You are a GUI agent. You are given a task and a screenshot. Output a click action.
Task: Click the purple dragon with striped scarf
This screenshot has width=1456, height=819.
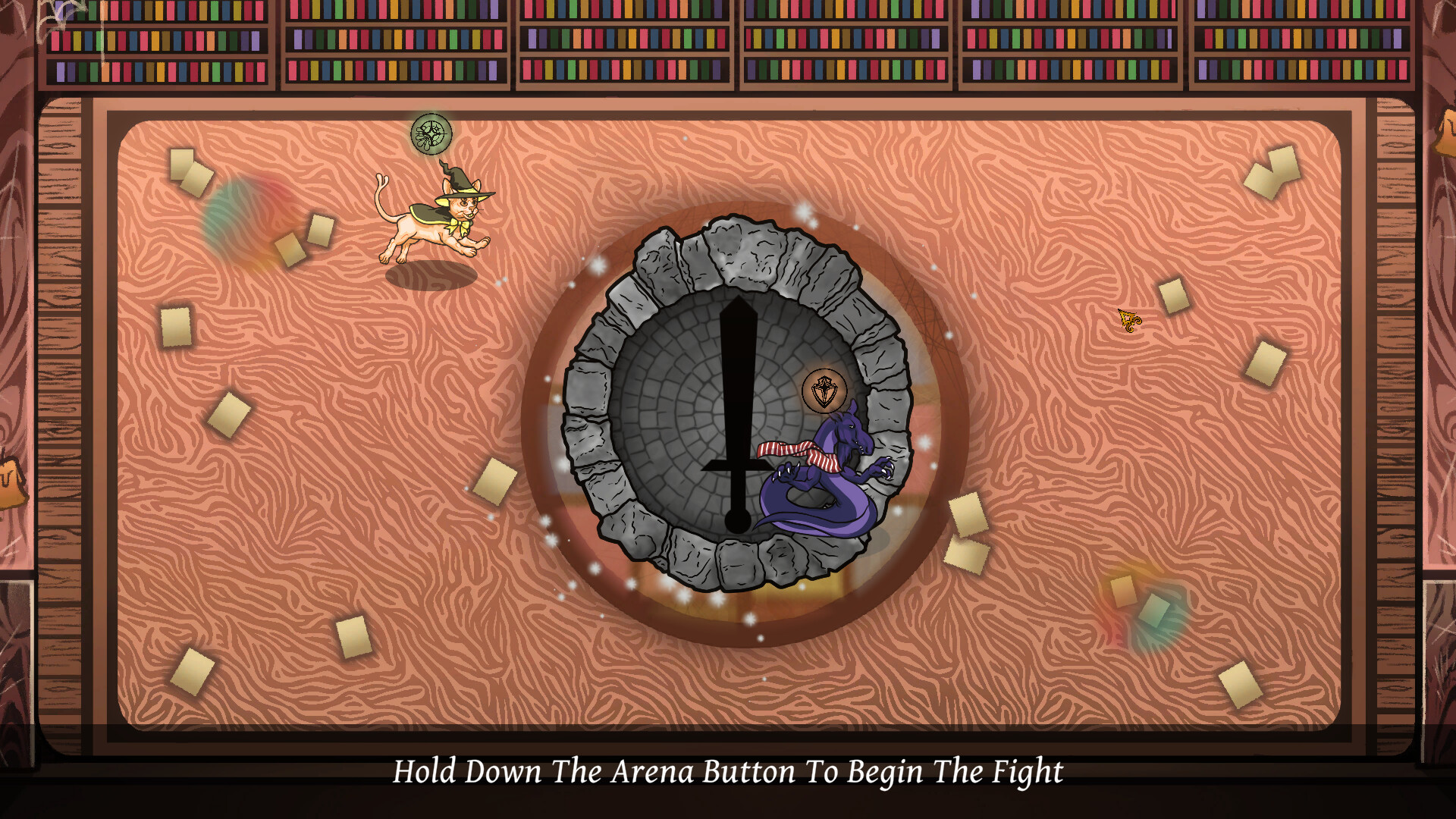coord(827,466)
